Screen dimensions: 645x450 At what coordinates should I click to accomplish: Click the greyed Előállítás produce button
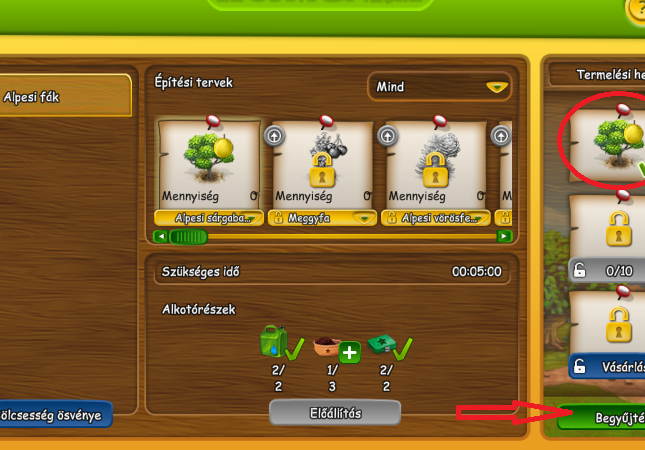[335, 412]
